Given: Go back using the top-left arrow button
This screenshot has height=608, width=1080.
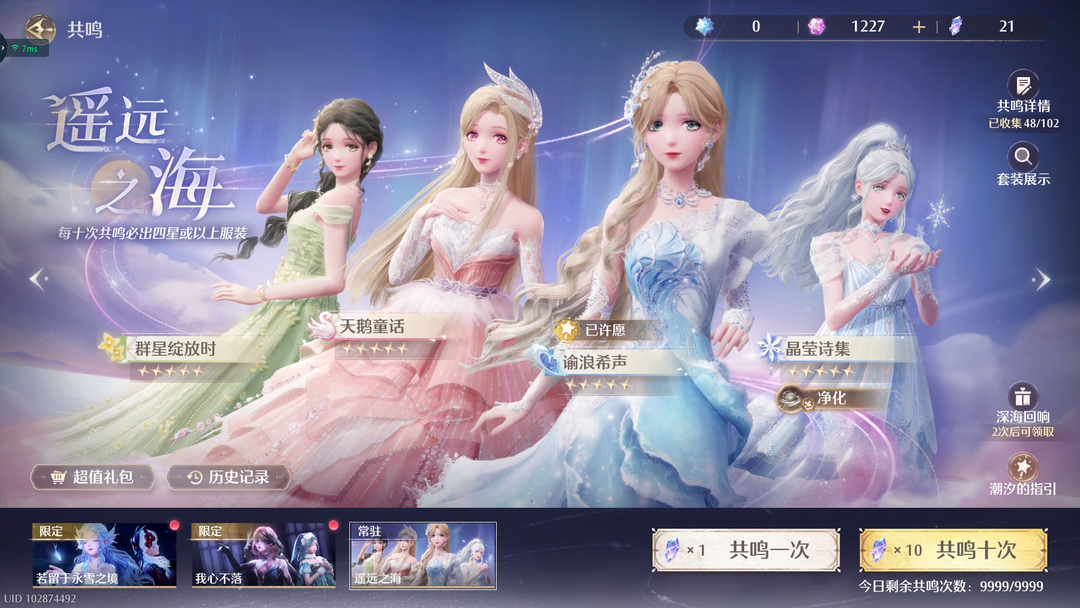Looking at the screenshot, I should (x=41, y=29).
